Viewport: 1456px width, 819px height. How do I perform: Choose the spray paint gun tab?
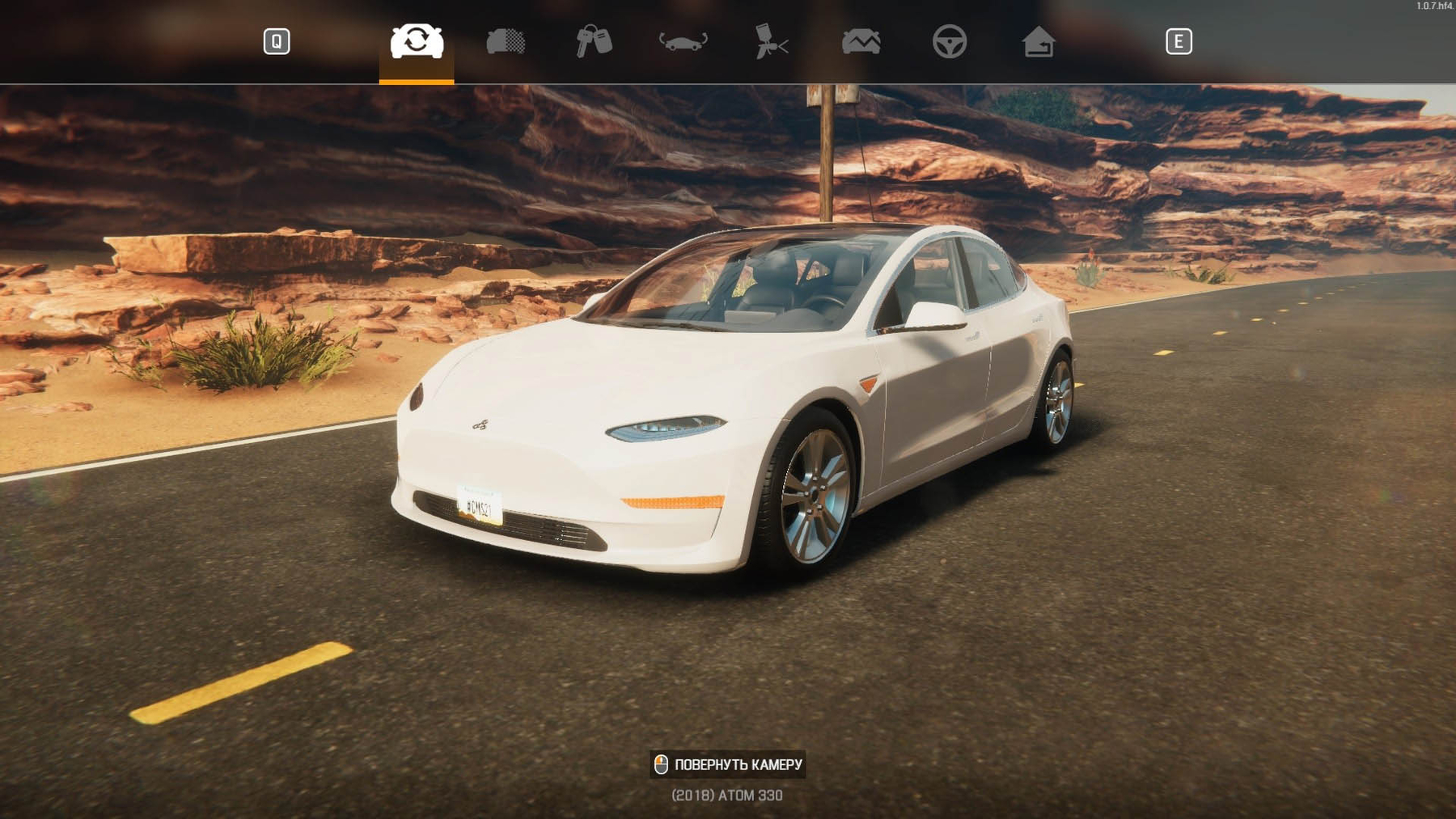(x=772, y=41)
